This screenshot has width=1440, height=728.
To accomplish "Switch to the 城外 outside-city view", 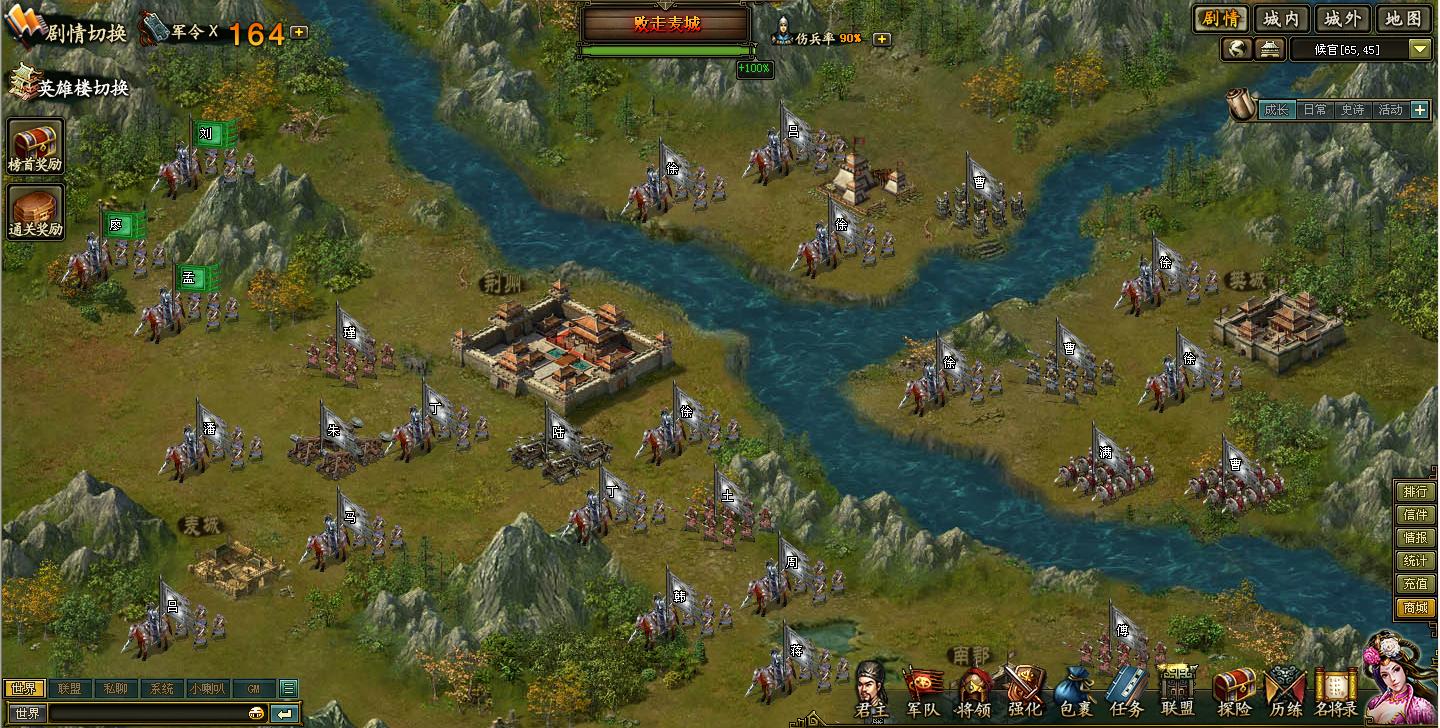I will tap(1341, 18).
